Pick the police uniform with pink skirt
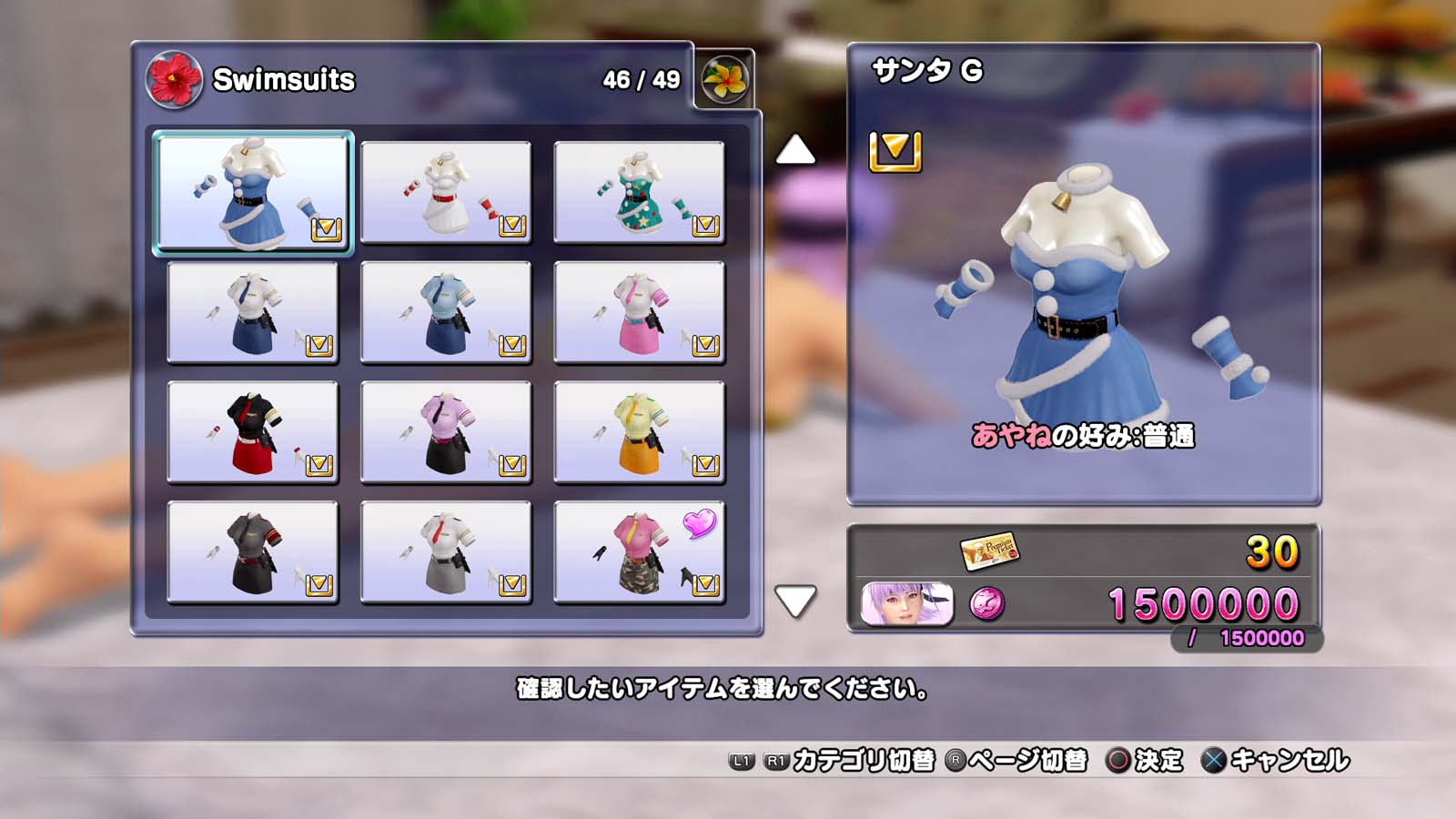The width and height of the screenshot is (1456, 819). [x=639, y=312]
